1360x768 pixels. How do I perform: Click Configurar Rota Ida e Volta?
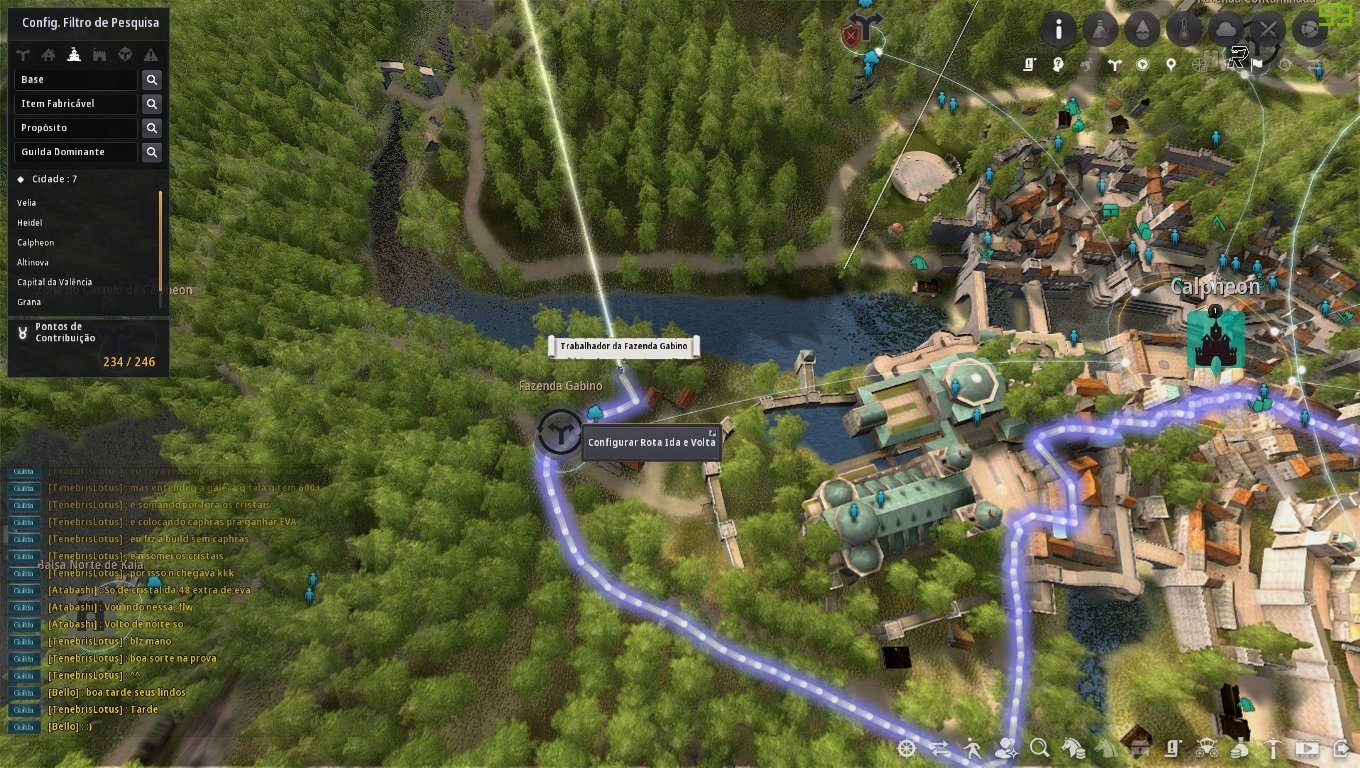click(651, 442)
